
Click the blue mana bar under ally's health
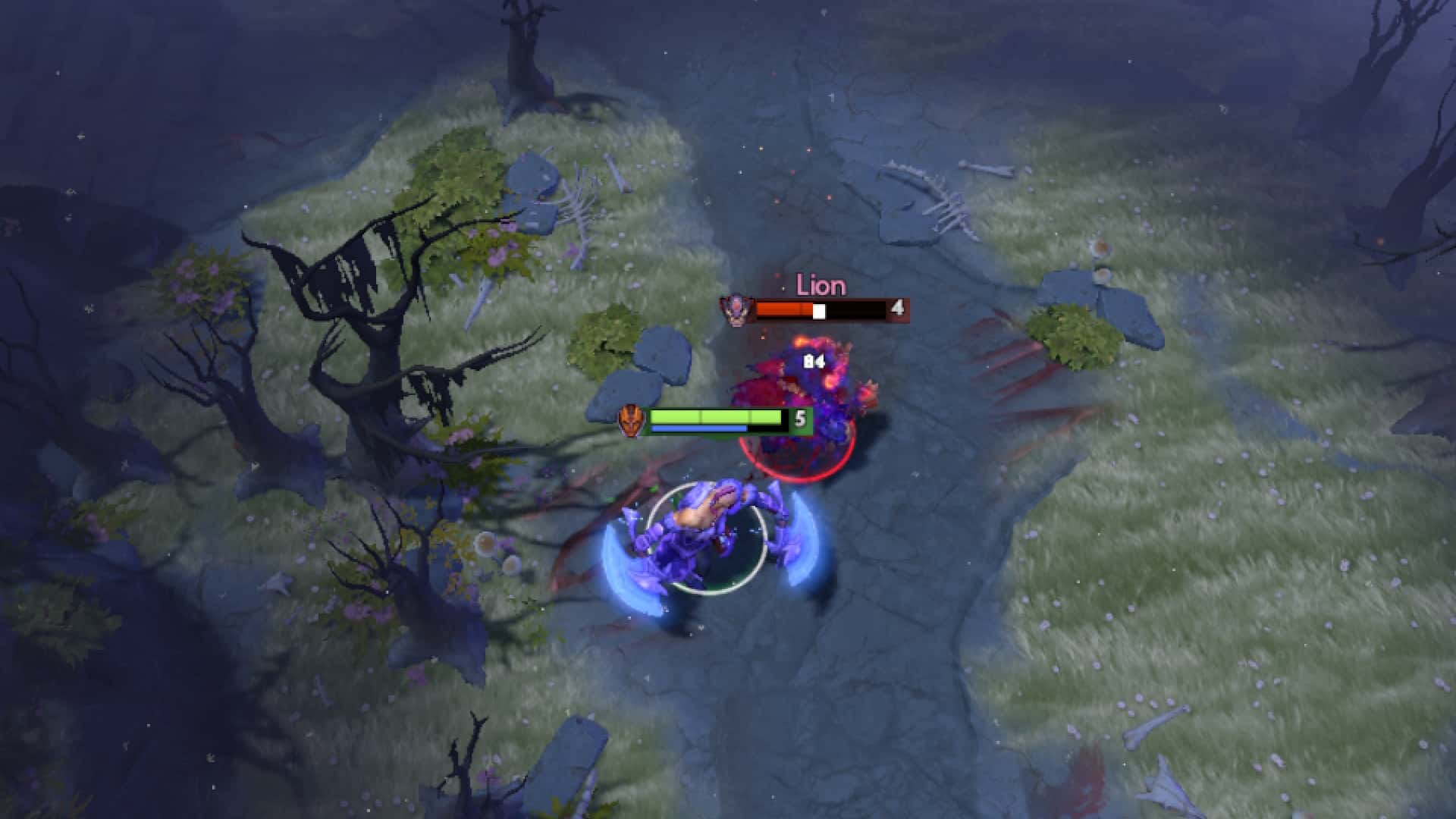[698, 430]
